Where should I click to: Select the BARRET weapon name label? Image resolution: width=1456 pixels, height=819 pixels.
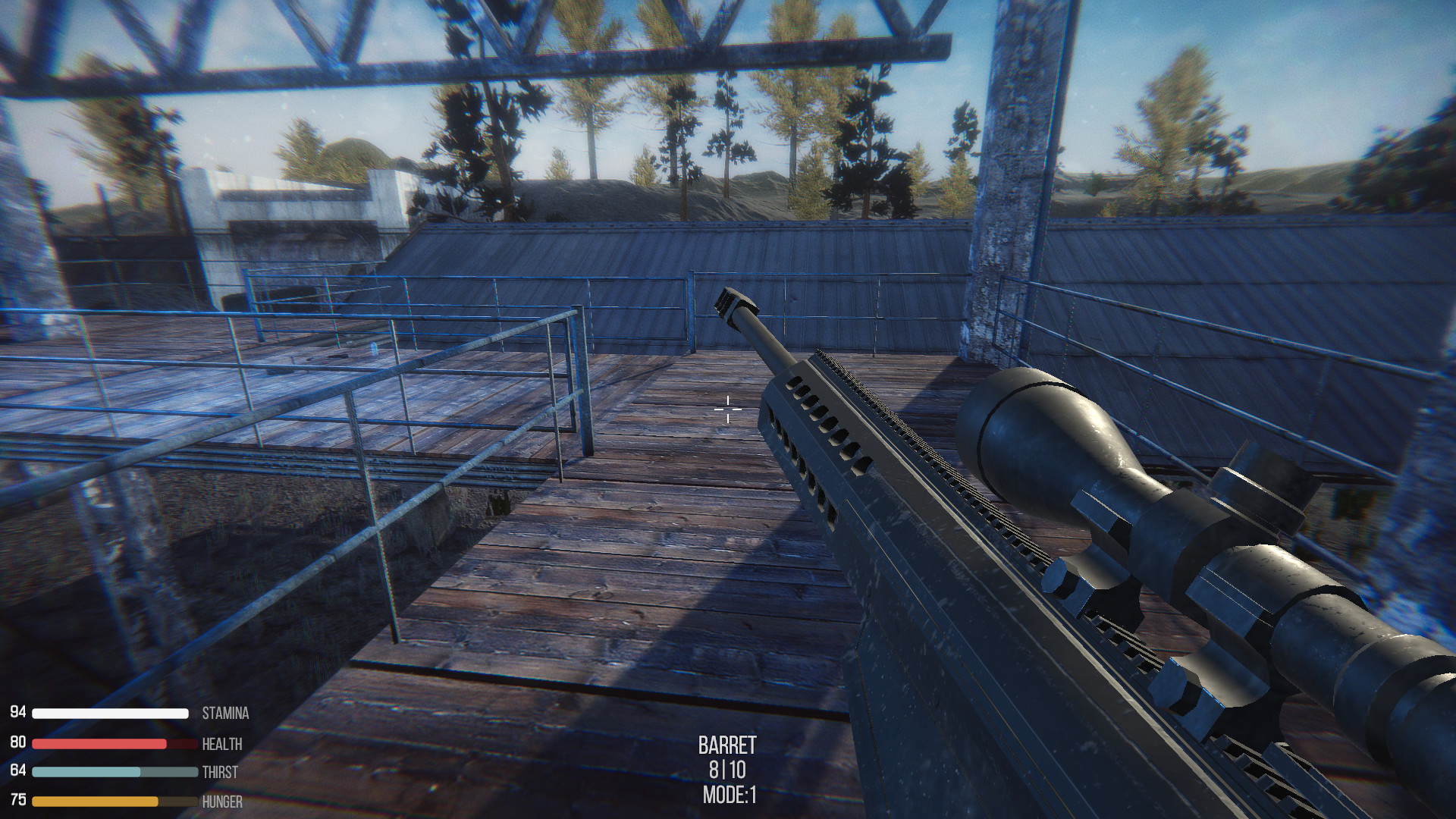tap(729, 746)
